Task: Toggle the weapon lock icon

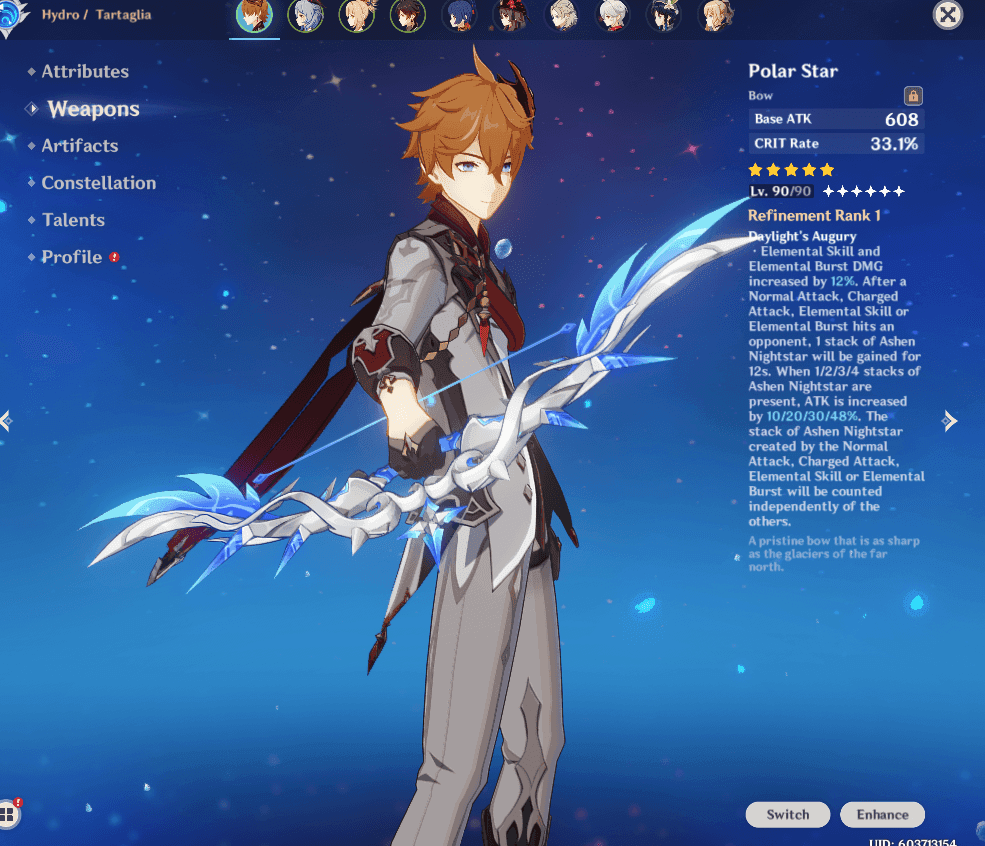Action: [912, 96]
